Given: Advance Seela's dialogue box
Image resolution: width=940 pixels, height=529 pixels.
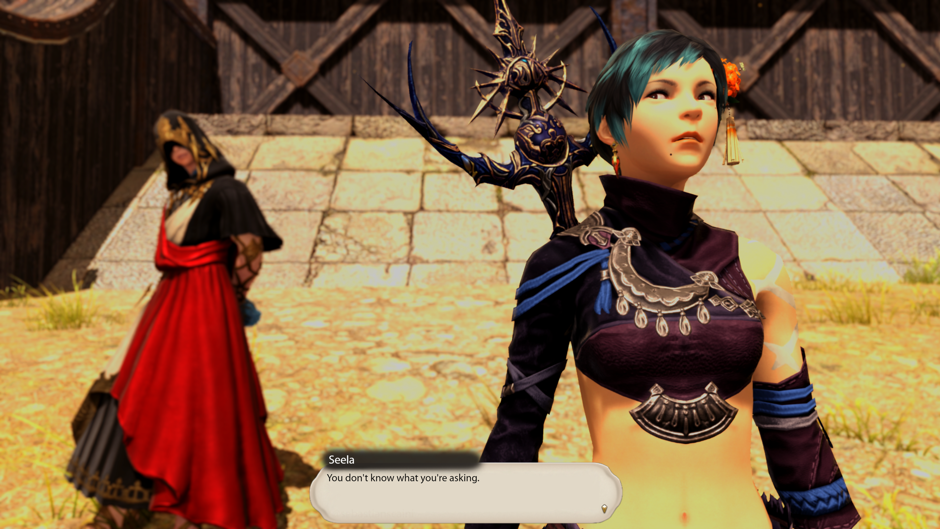Looking at the screenshot, I should tap(465, 492).
